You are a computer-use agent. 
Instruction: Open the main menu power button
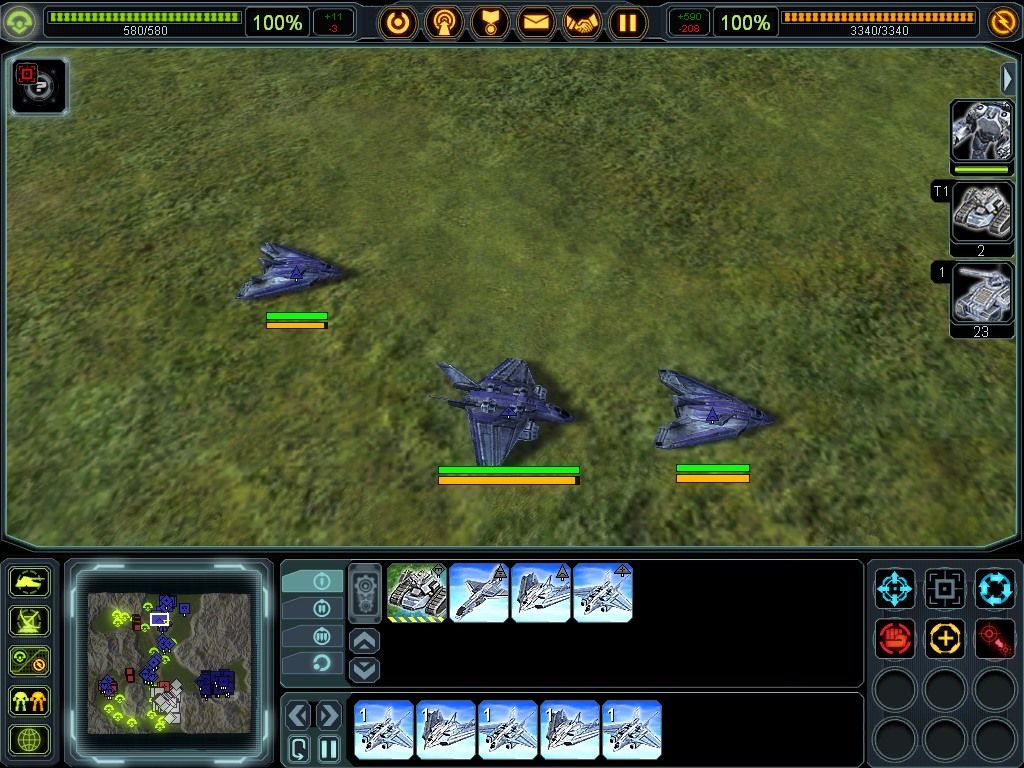coord(398,22)
